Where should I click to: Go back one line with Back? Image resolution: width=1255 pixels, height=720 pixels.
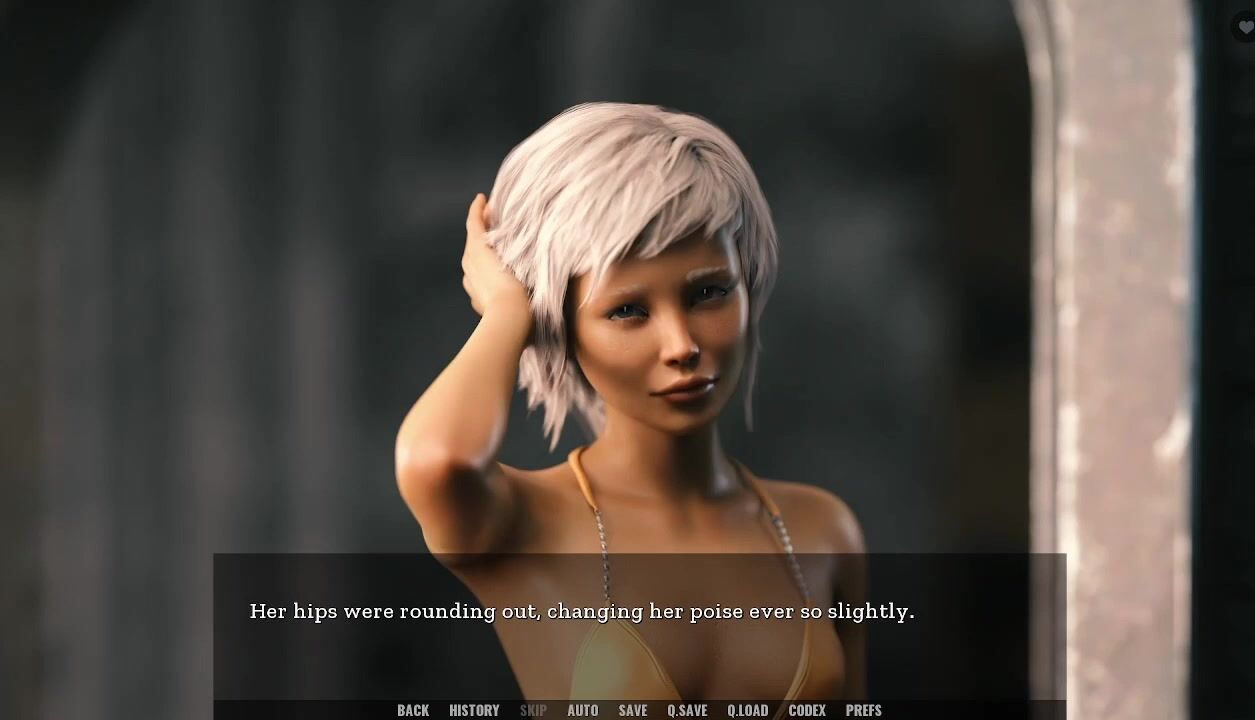413,710
